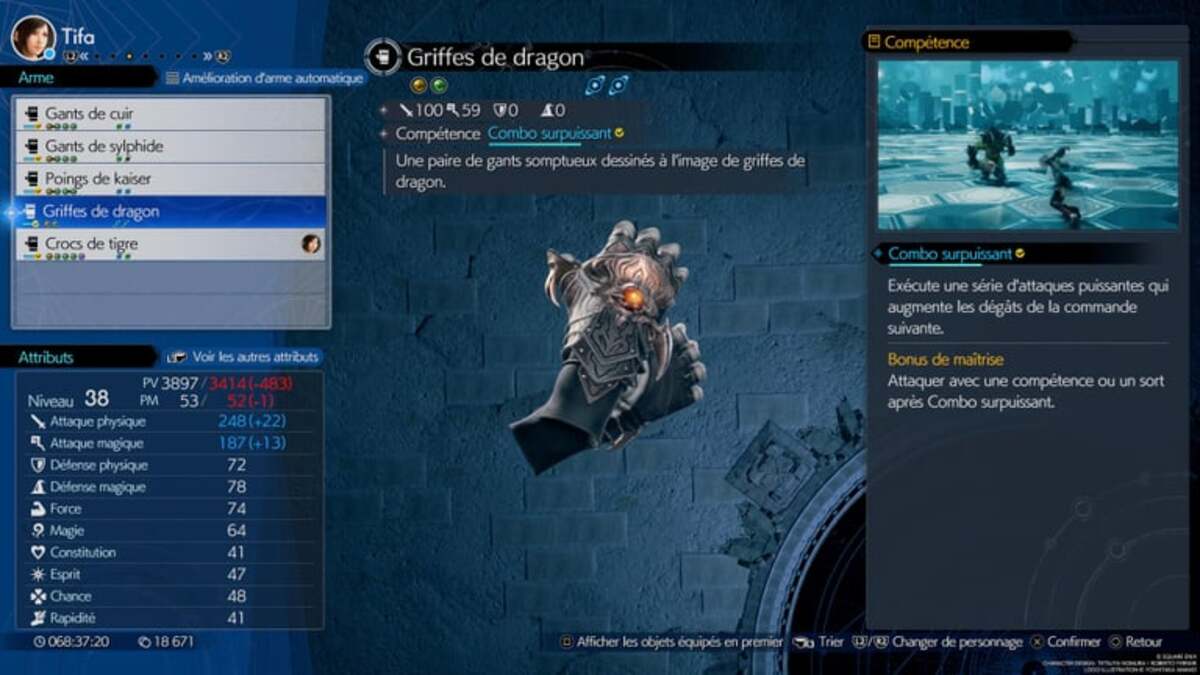This screenshot has width=1200, height=675.
Task: Choose the Gants de sylphide entry
Action: click(172, 147)
